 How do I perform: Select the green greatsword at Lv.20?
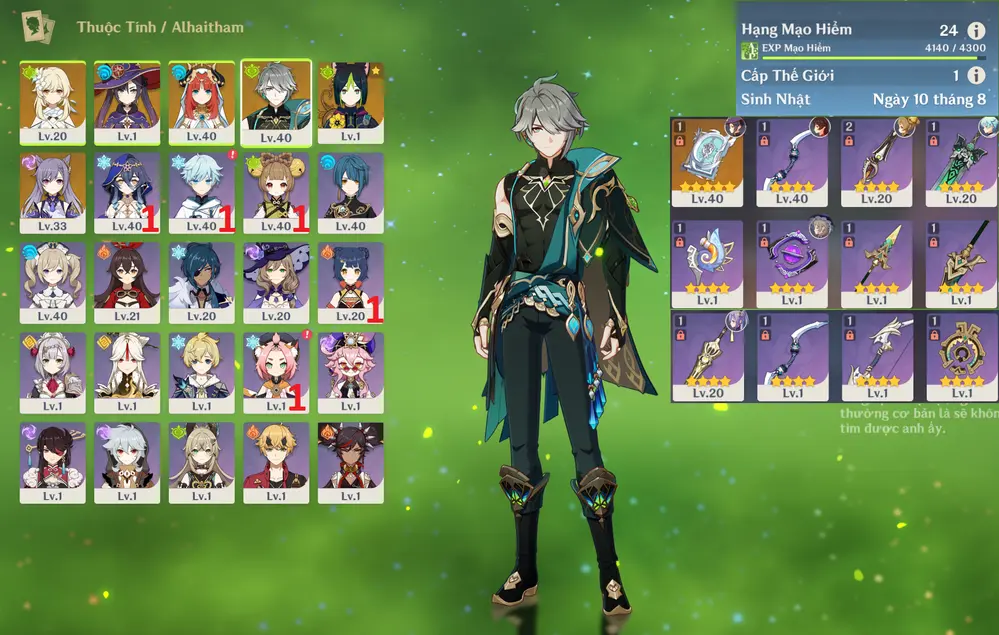point(962,160)
